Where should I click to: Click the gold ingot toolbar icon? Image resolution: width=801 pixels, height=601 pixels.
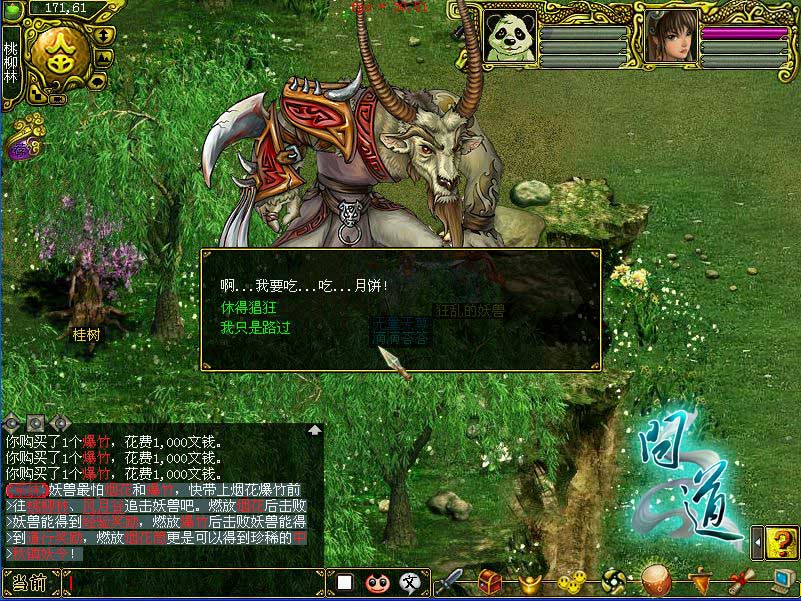(x=531, y=581)
